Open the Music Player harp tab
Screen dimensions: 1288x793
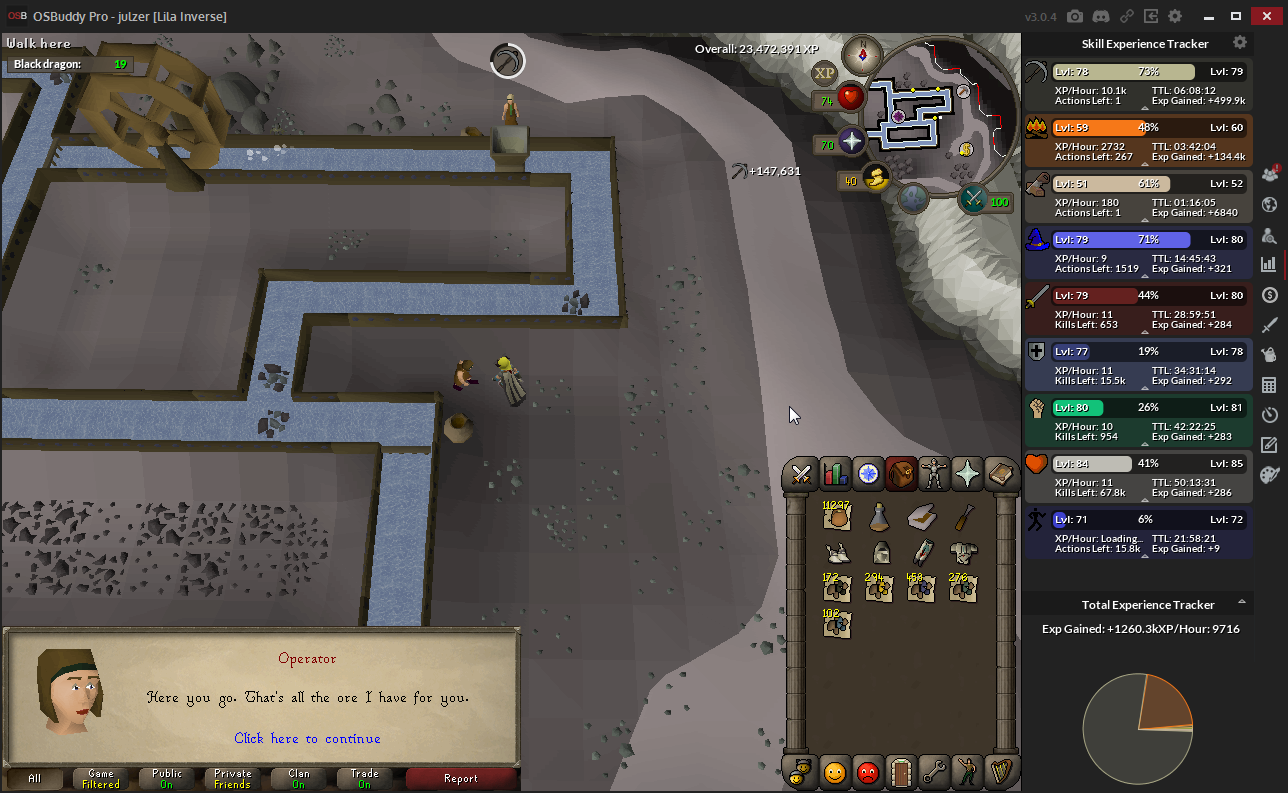tap(1000, 772)
